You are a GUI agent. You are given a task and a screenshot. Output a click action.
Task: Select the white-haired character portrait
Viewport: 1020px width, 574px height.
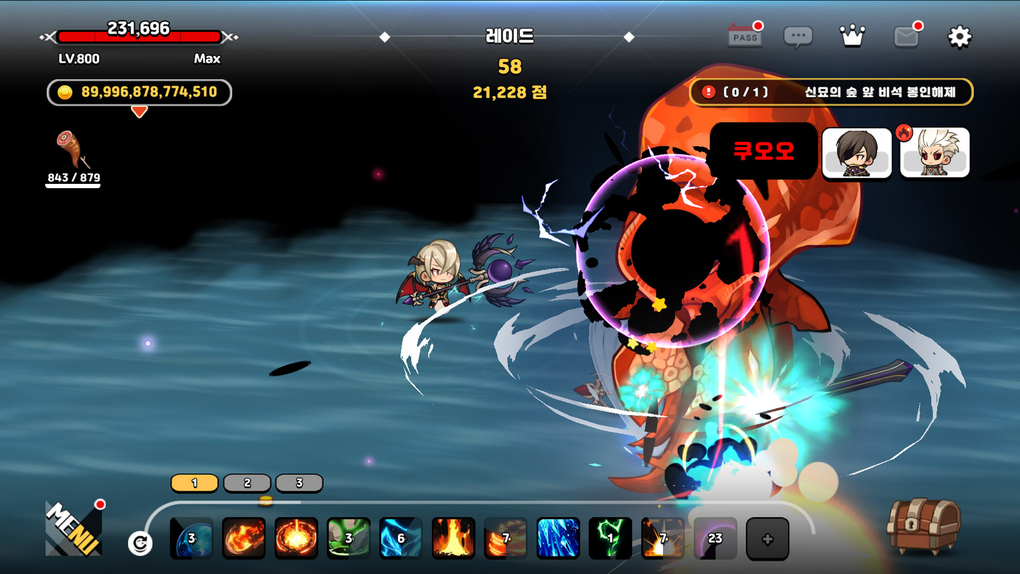coord(934,153)
